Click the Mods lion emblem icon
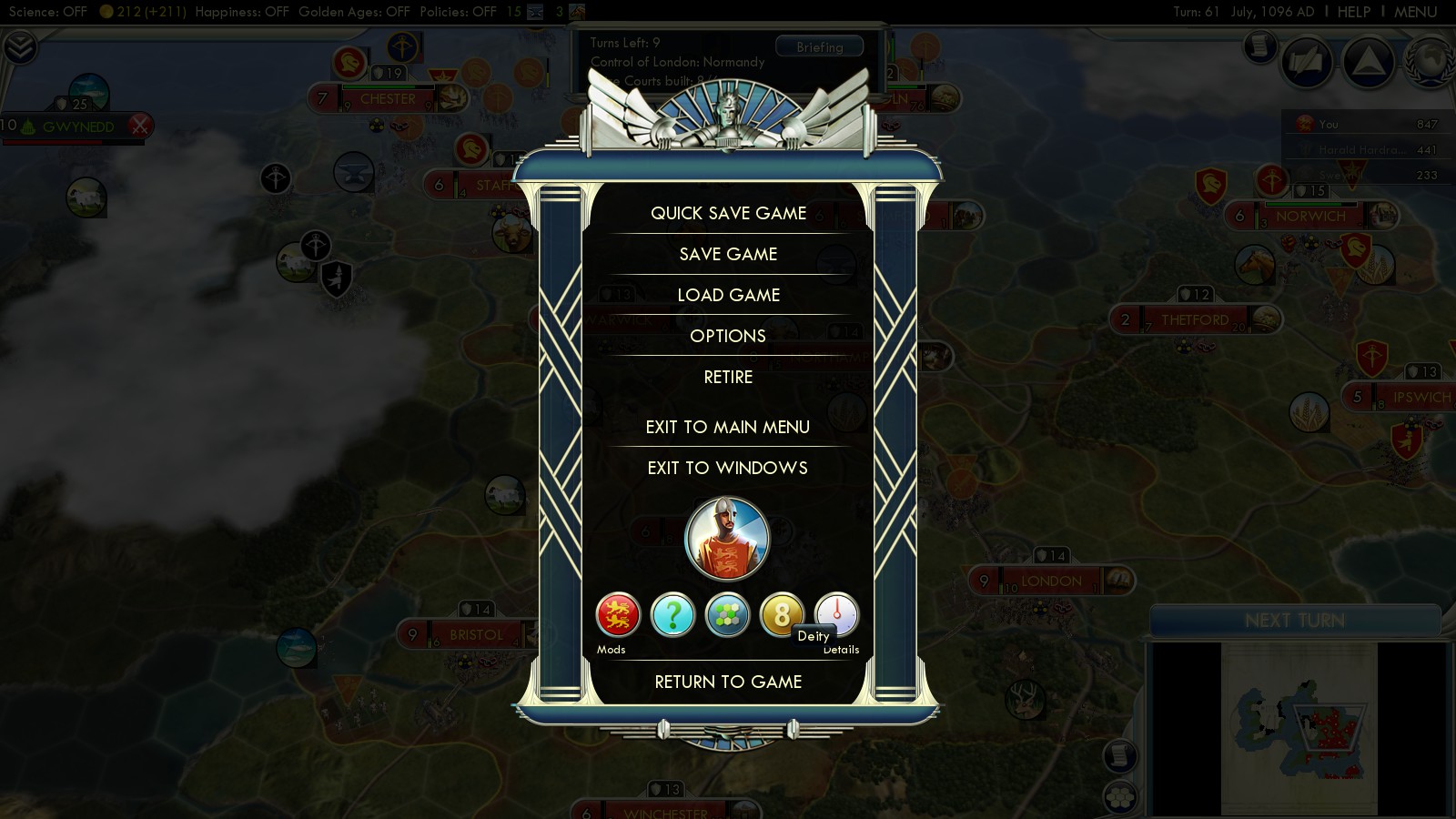 [618, 615]
